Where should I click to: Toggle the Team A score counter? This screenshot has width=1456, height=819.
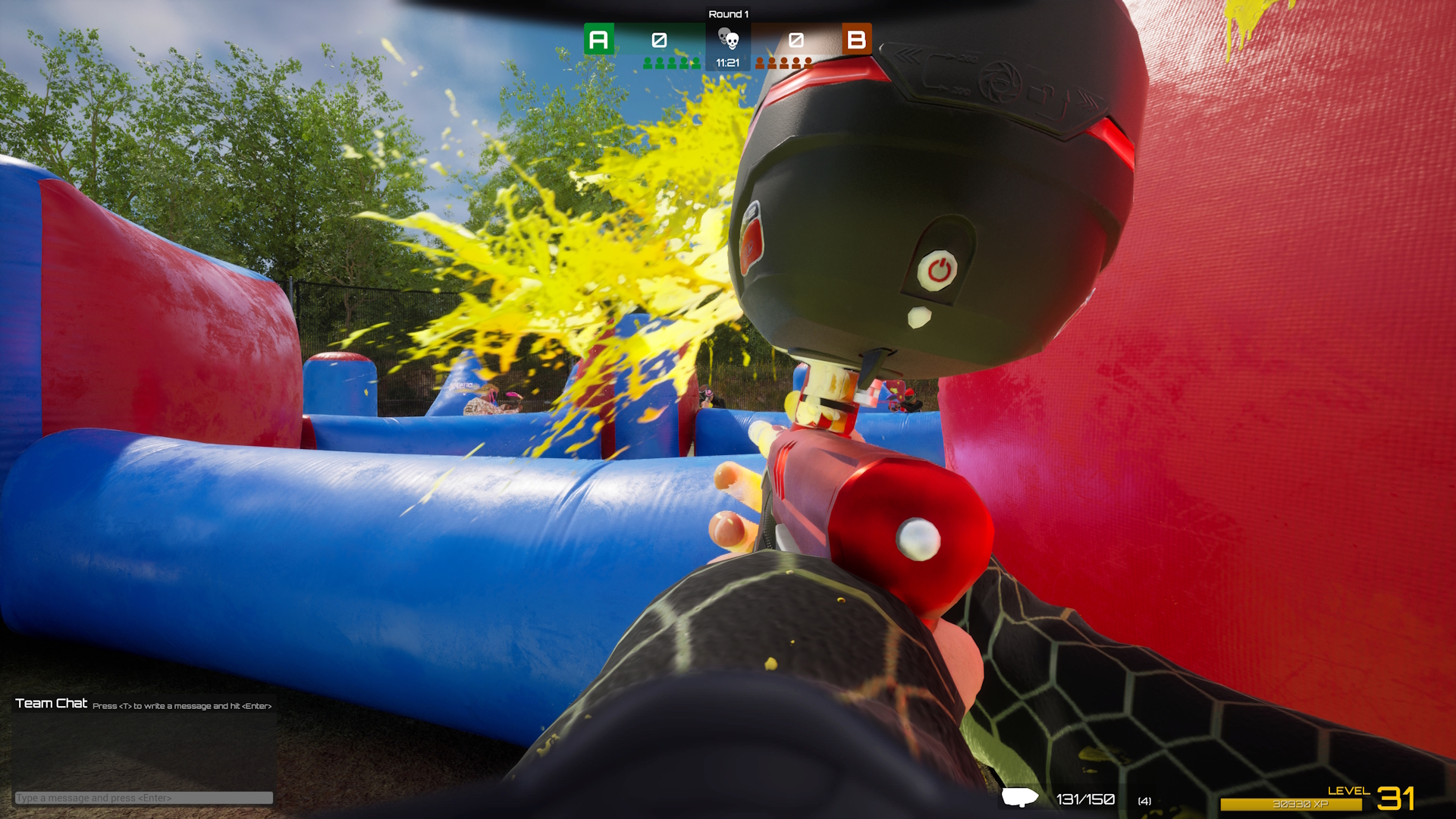(x=659, y=39)
